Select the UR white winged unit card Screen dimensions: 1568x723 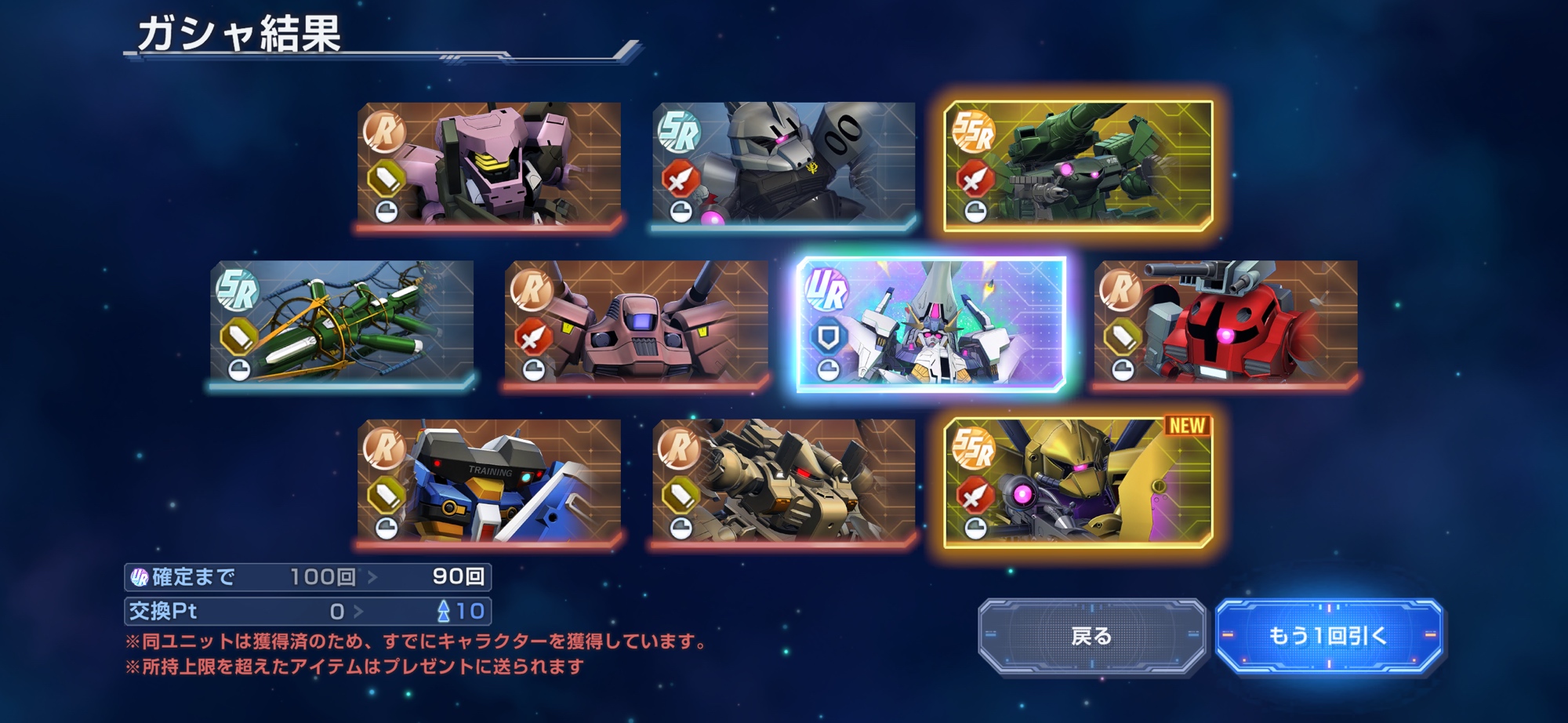(931, 324)
